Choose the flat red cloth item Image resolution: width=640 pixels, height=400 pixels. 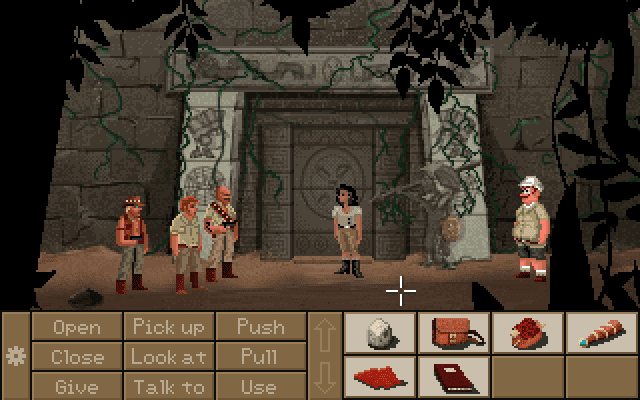pyautogui.click(x=381, y=377)
